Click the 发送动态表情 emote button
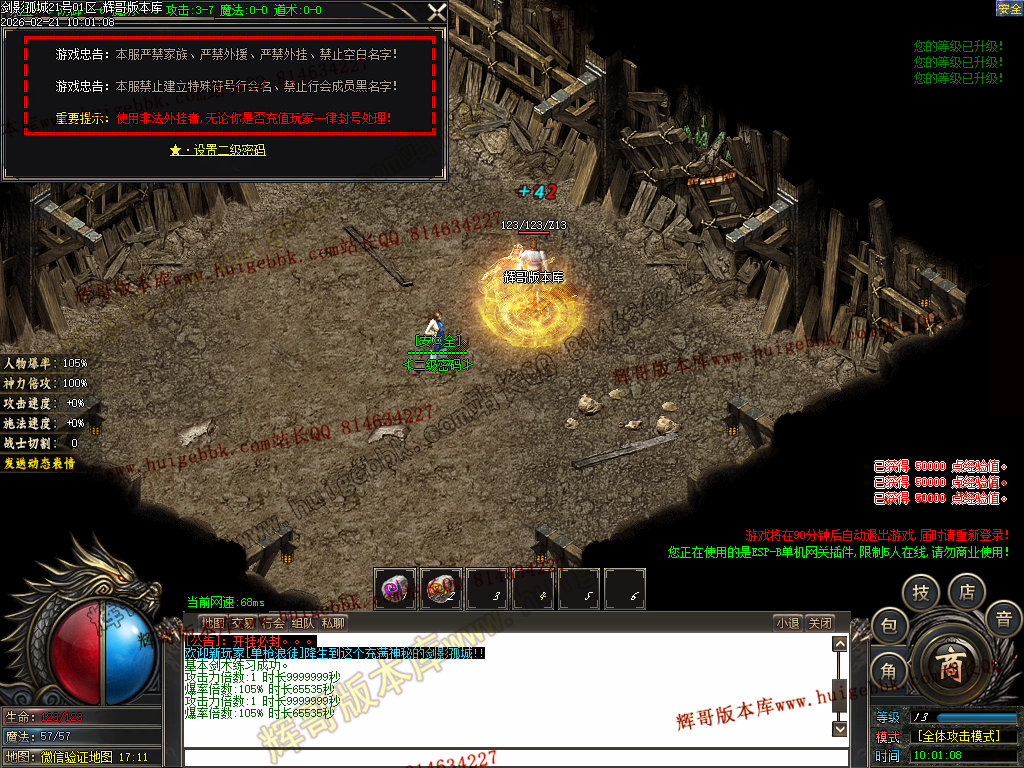Image resolution: width=1024 pixels, height=768 pixels. pyautogui.click(x=39, y=463)
